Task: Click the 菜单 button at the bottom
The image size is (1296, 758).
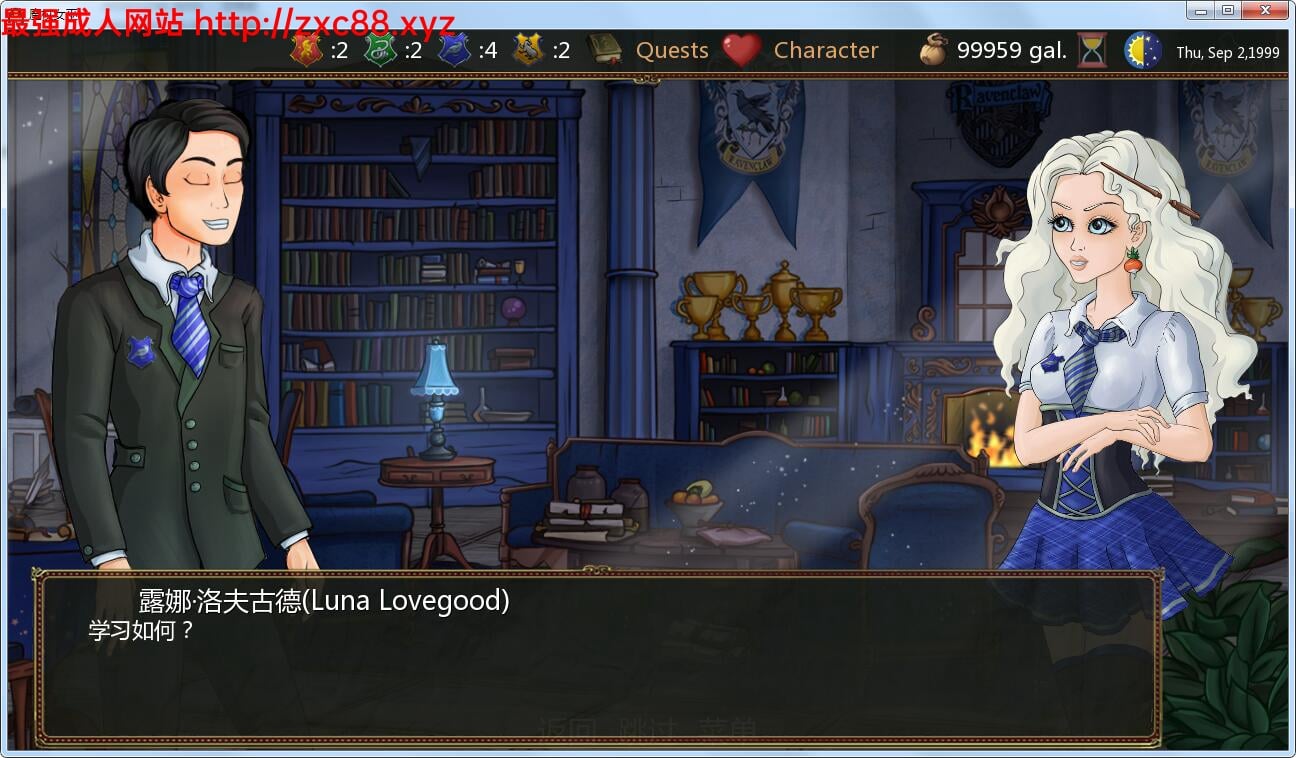Action: click(728, 723)
